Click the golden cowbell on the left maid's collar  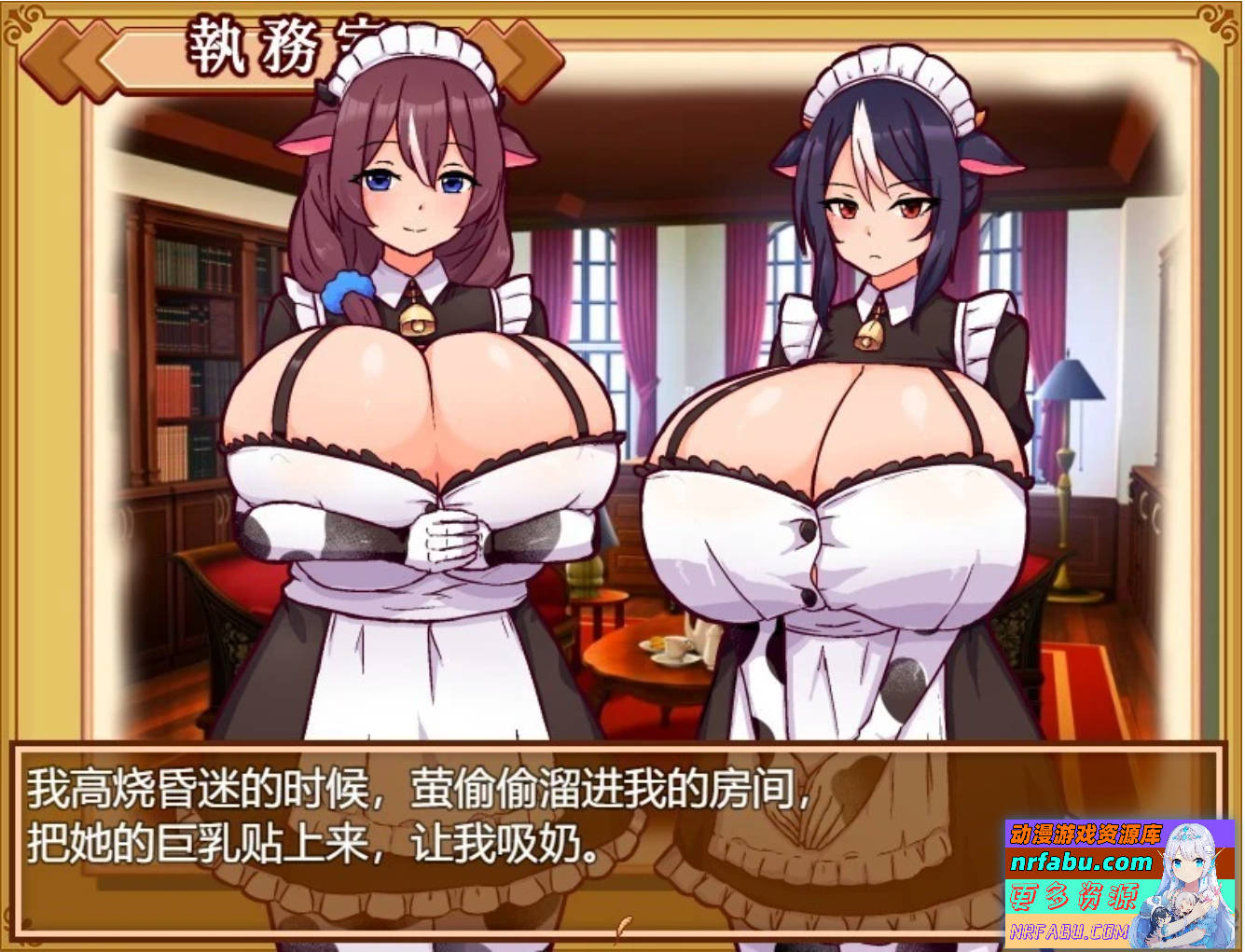419,317
